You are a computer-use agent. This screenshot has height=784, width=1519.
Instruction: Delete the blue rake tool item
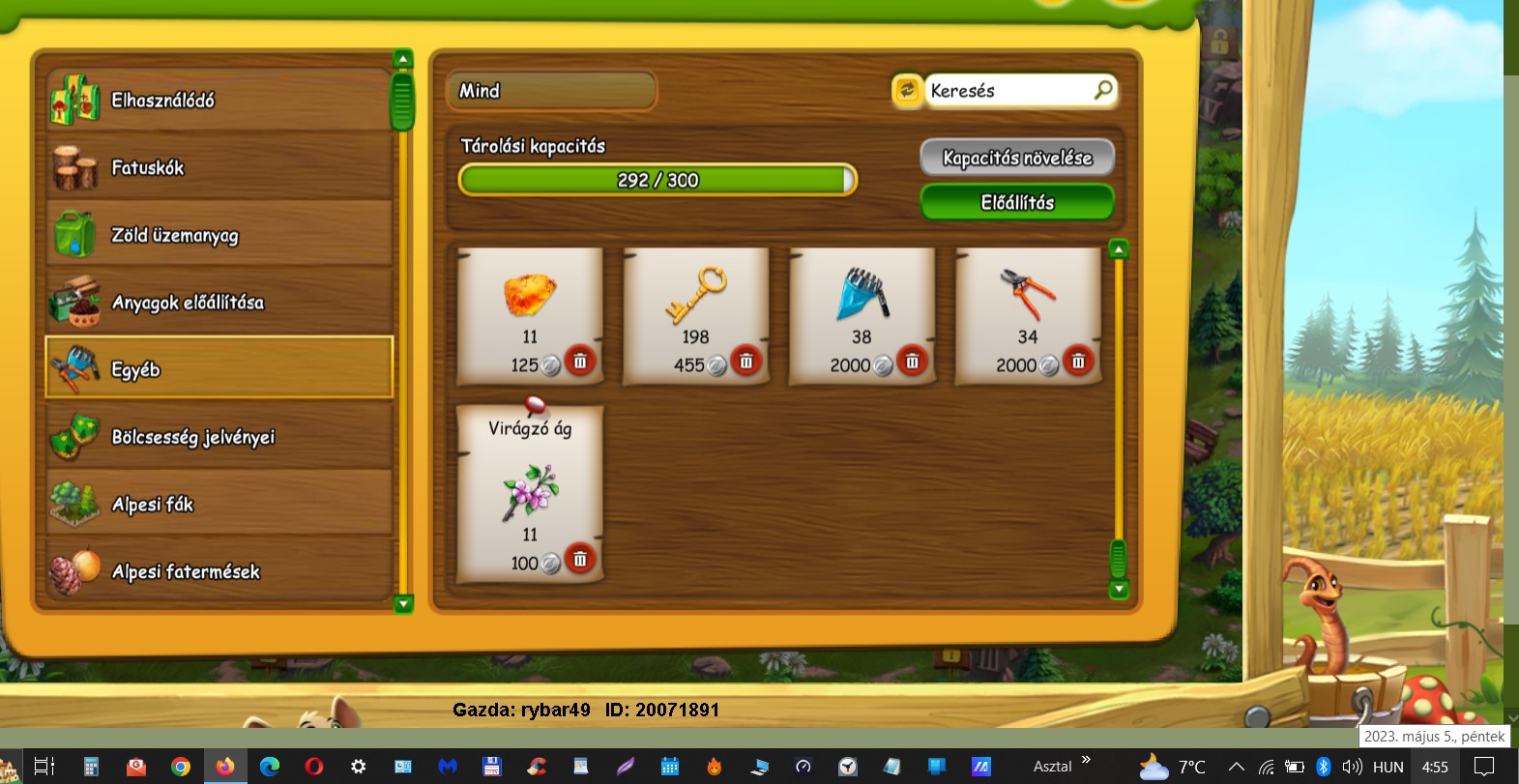912,362
